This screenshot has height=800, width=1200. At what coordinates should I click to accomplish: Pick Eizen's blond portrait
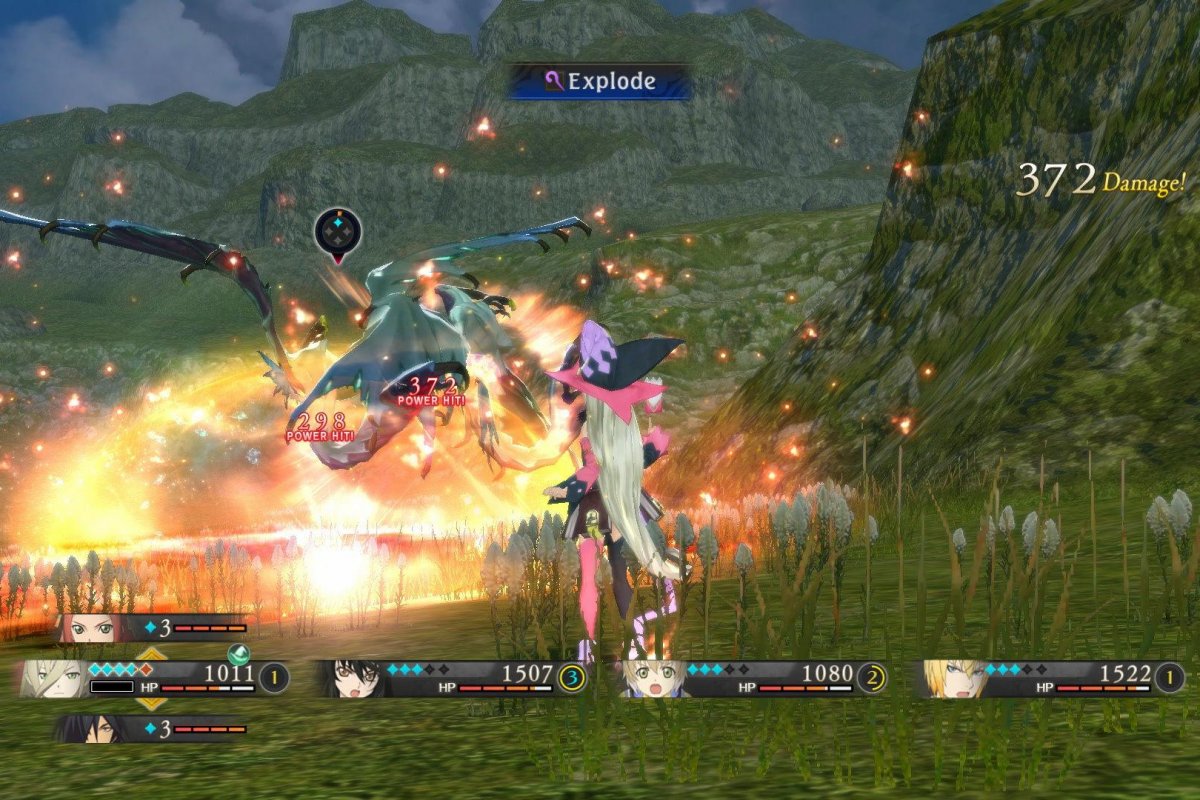tap(952, 678)
